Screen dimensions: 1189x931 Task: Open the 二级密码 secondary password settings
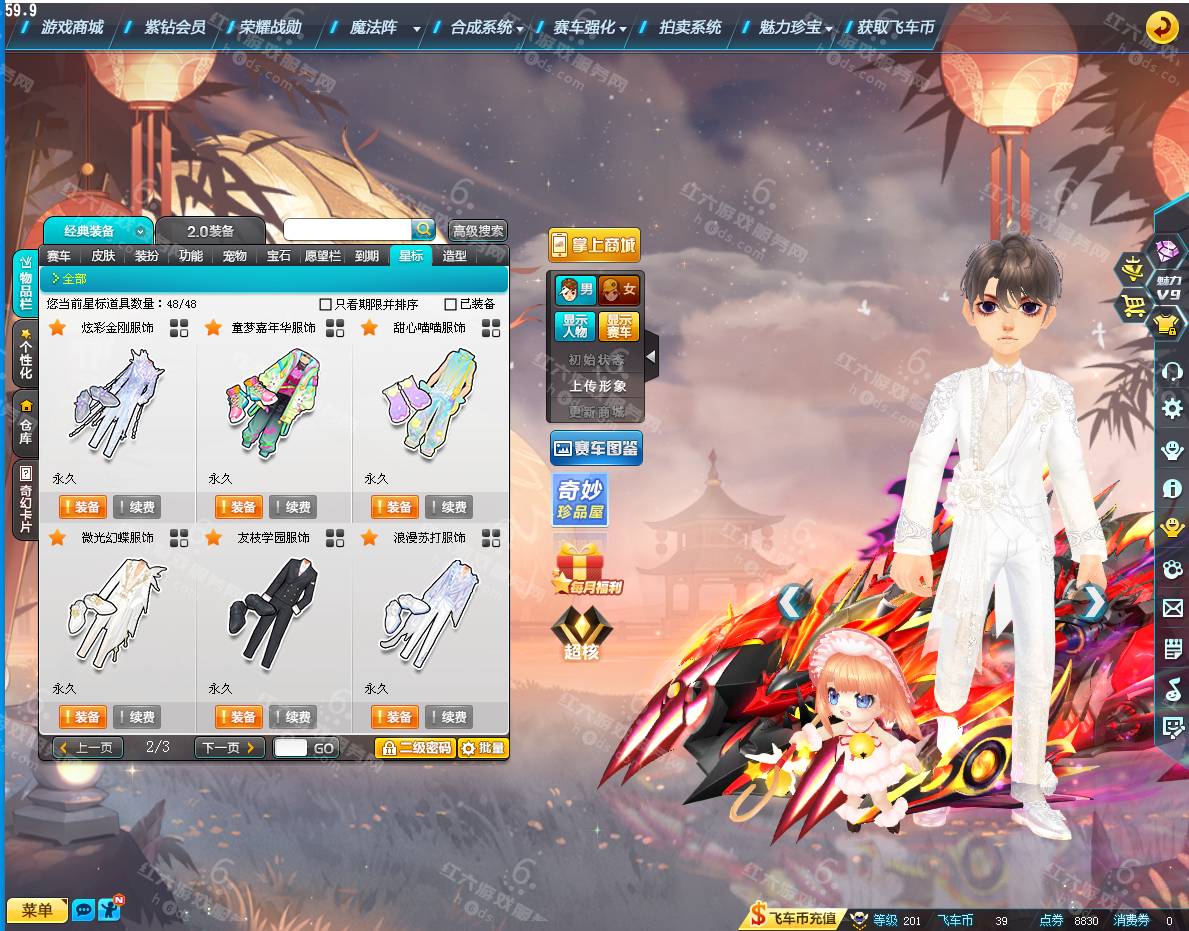tap(415, 748)
